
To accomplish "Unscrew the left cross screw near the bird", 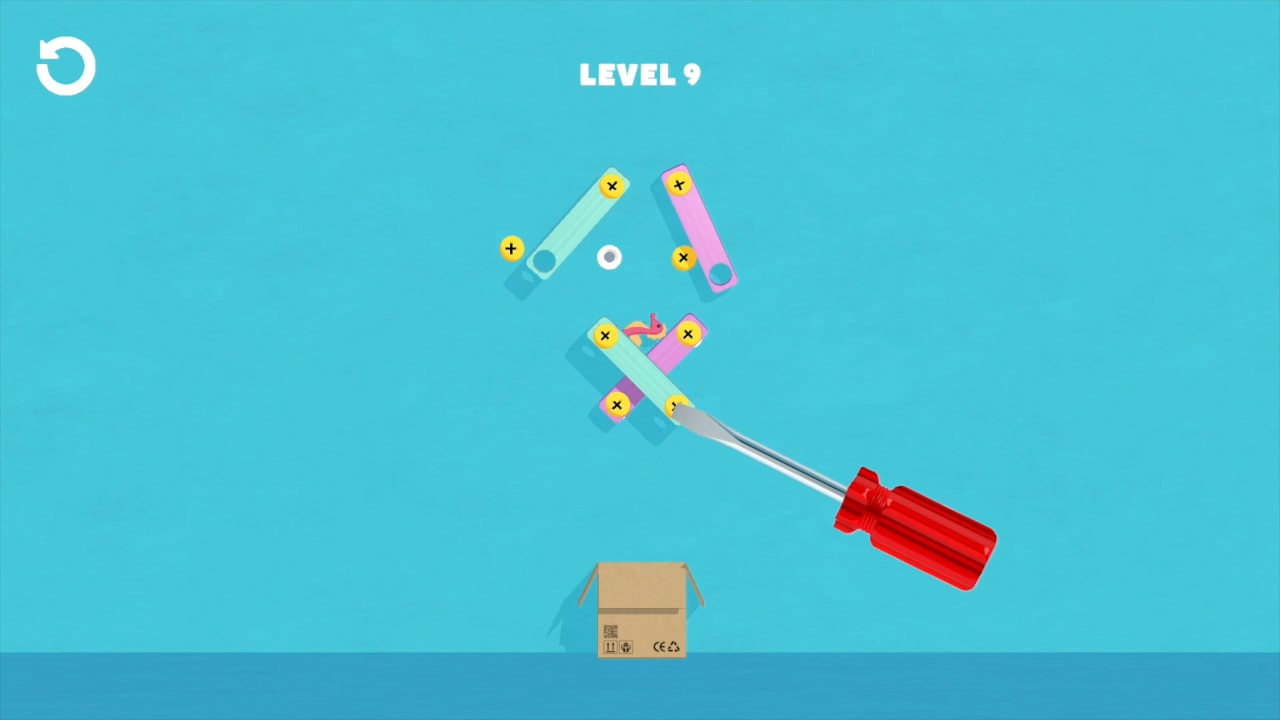I will [605, 335].
